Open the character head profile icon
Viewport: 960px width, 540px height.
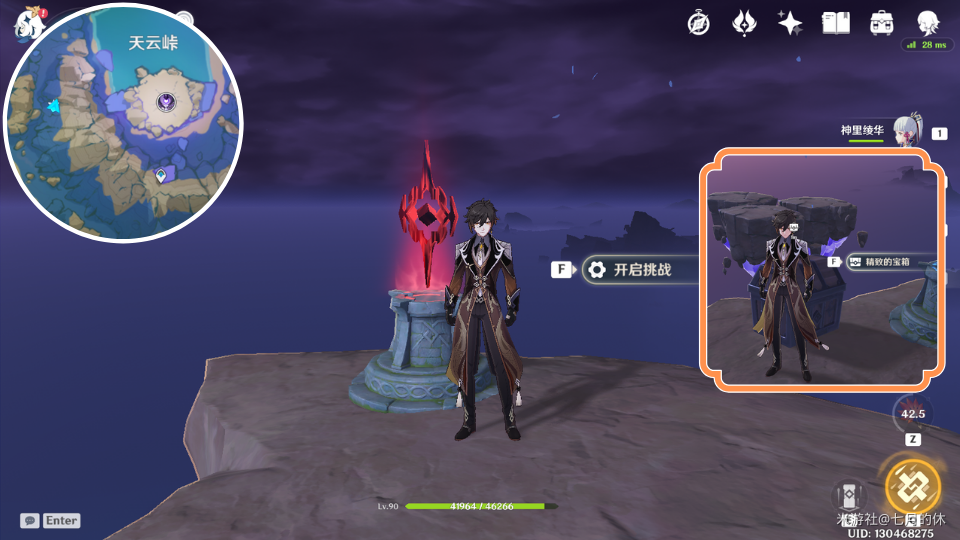[x=927, y=23]
